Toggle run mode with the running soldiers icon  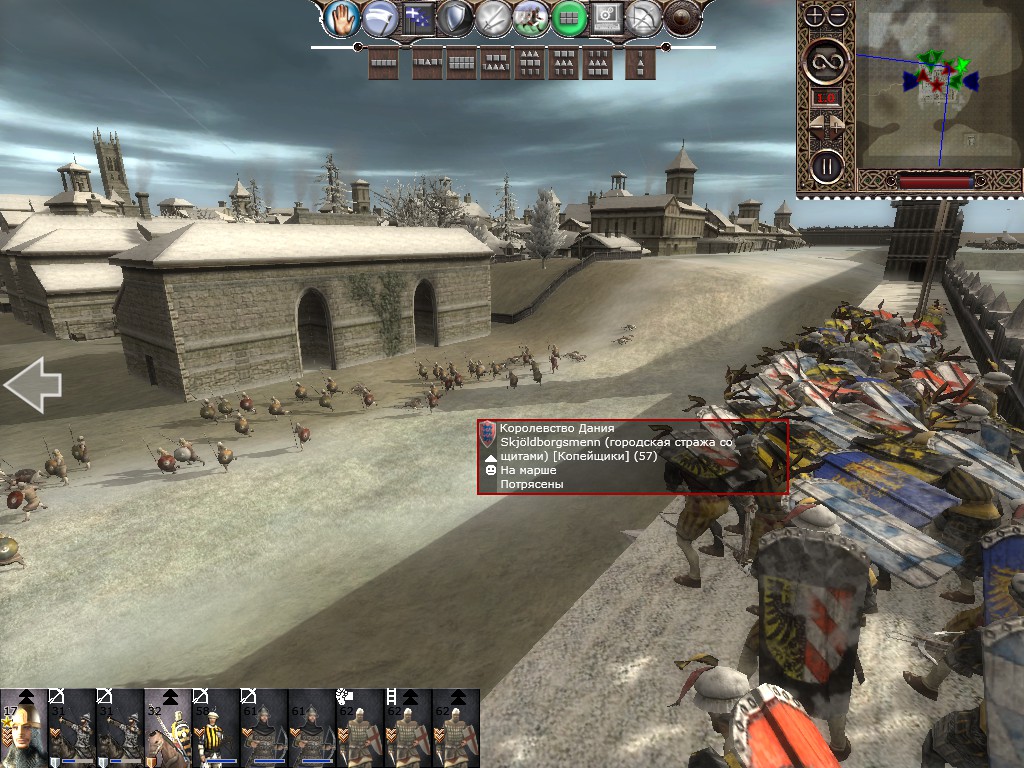point(531,17)
